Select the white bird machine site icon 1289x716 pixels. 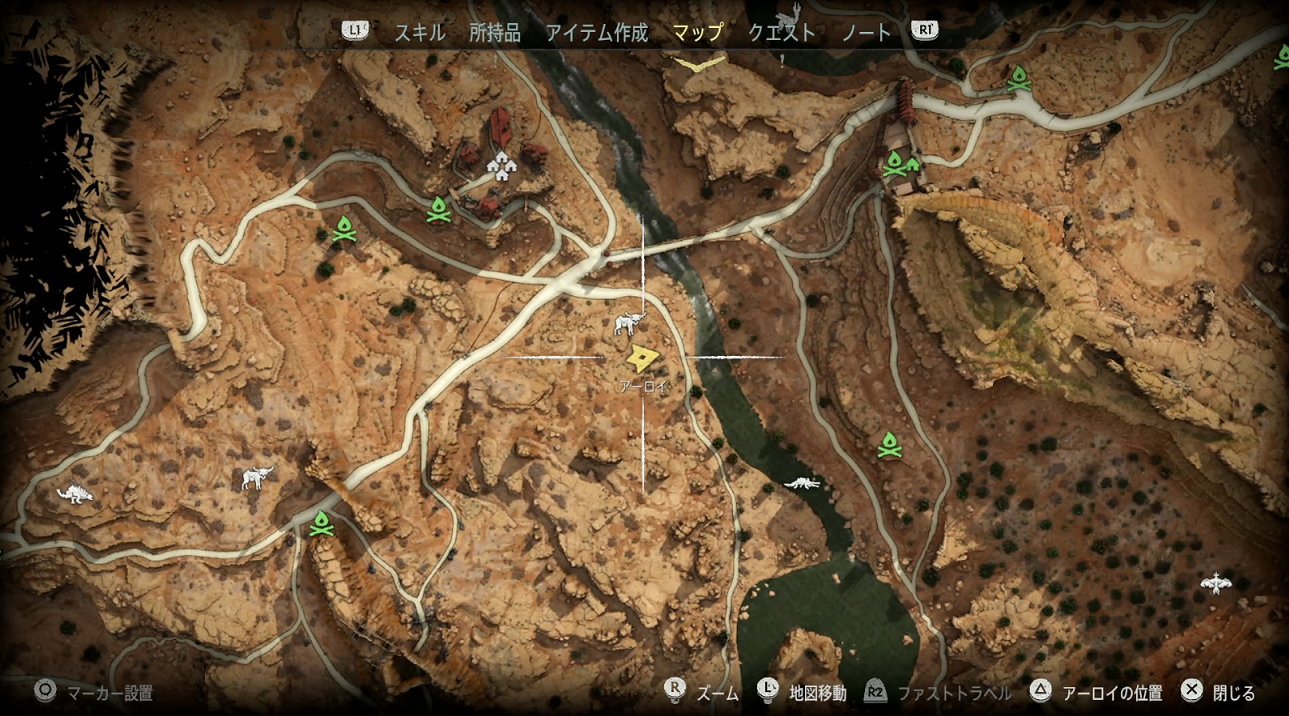[x=1215, y=582]
